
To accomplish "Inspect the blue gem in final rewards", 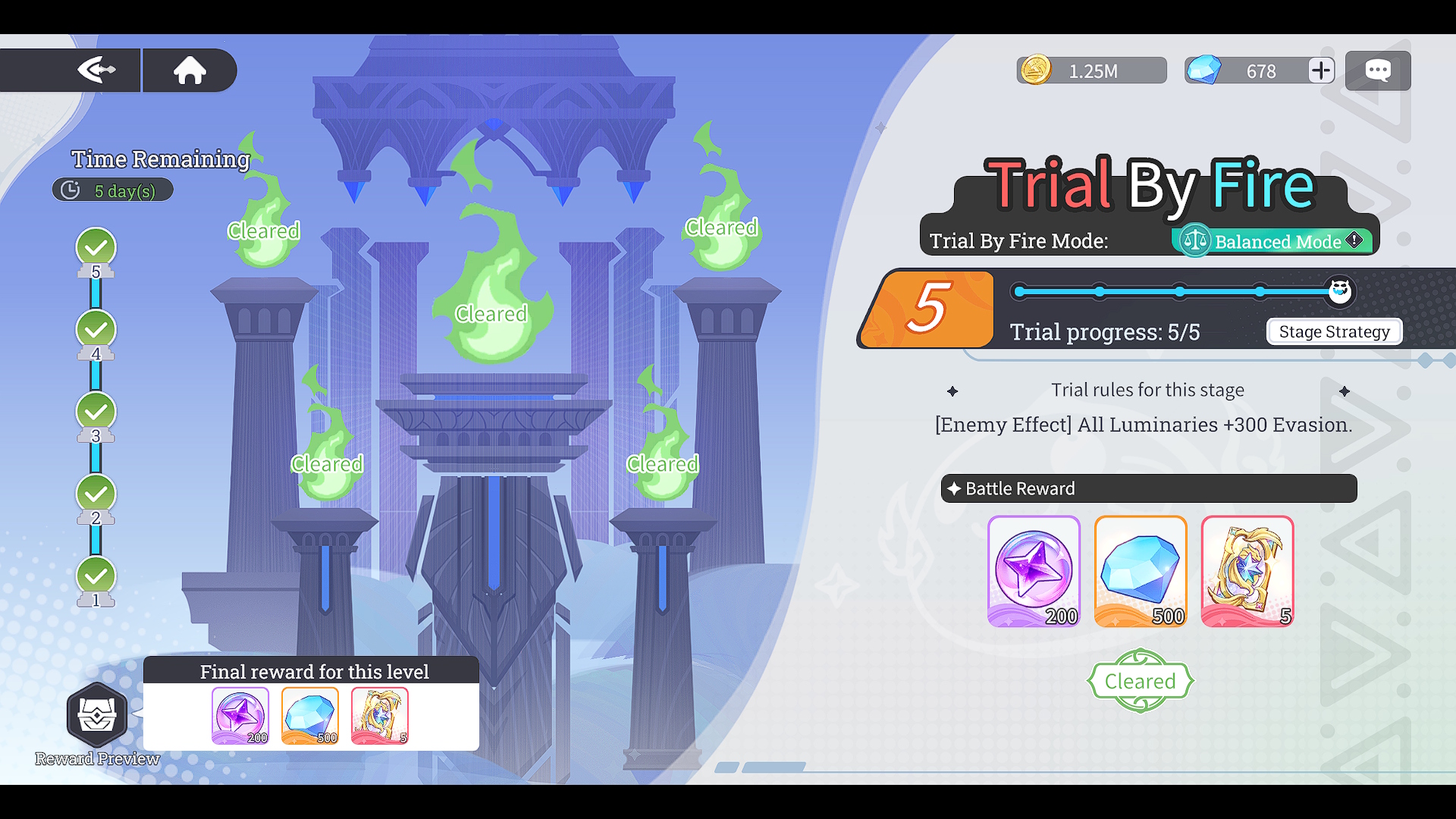I will [x=310, y=716].
